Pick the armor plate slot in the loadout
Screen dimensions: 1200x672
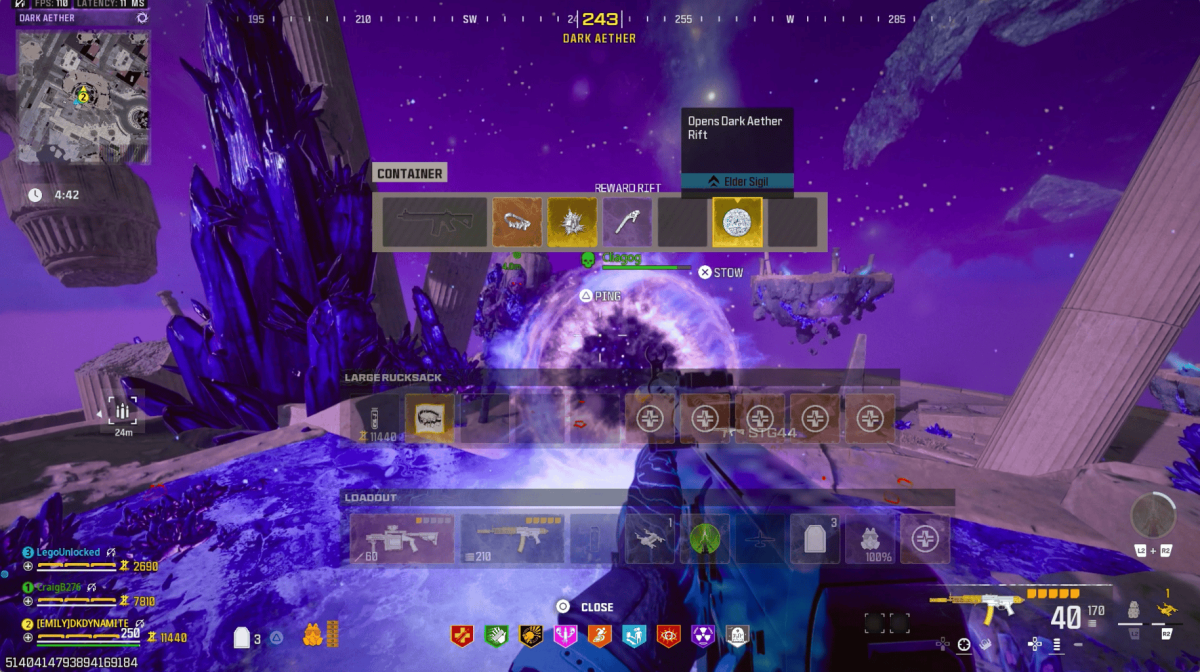(815, 539)
